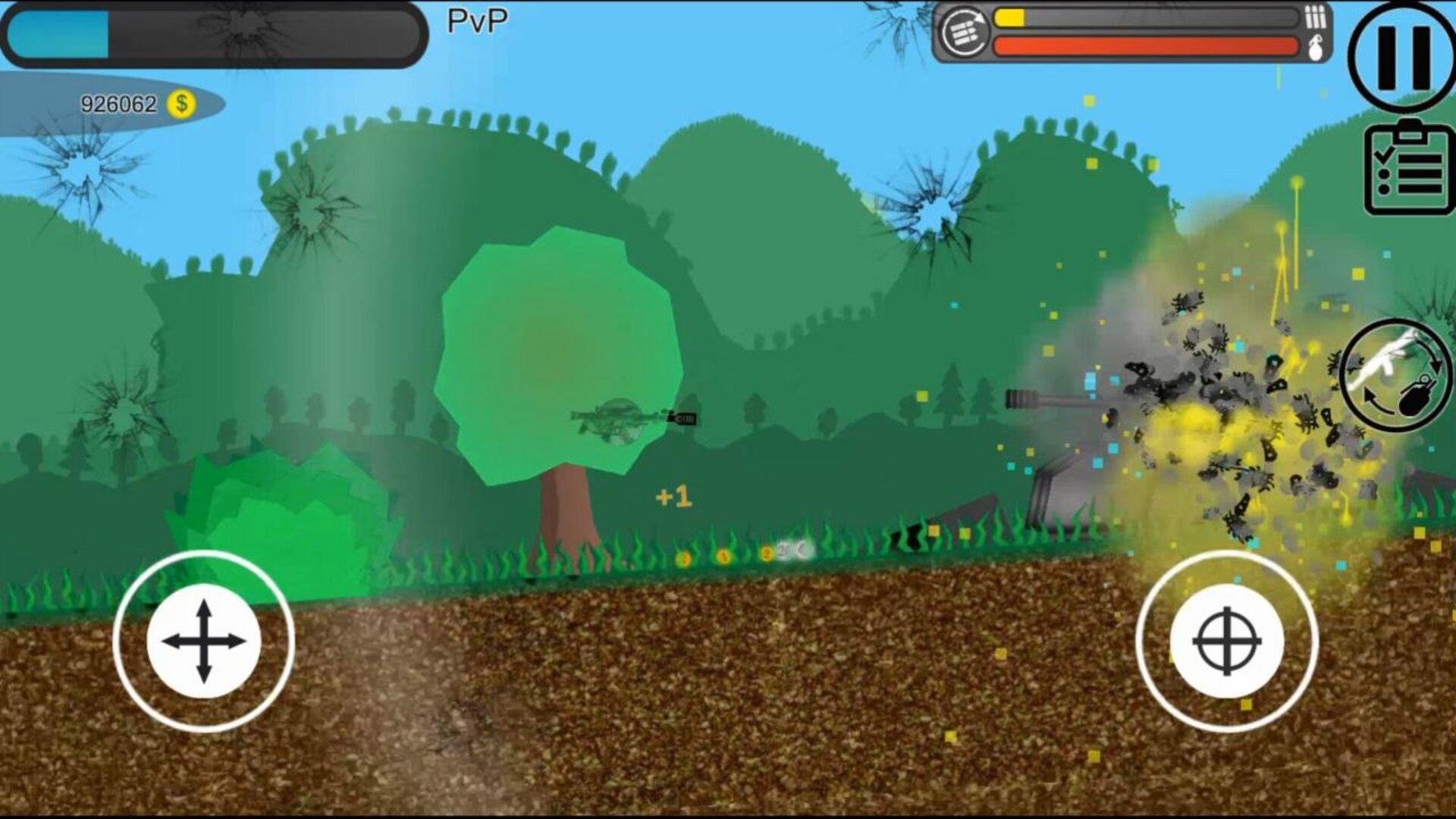Tap the grenade icon beside the red bar

coord(1317,47)
